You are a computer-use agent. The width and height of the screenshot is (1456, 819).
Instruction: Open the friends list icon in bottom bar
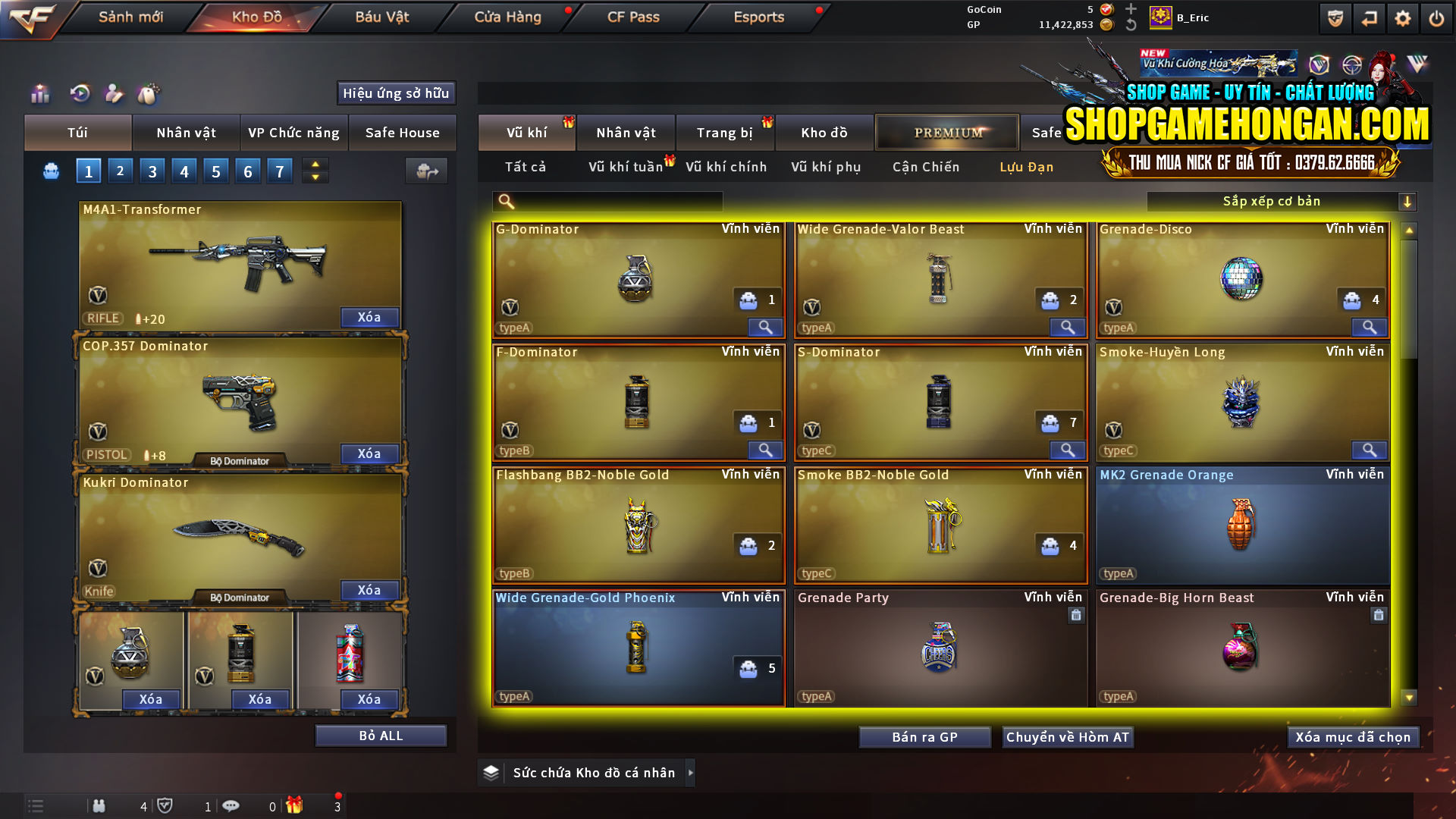pos(99,806)
